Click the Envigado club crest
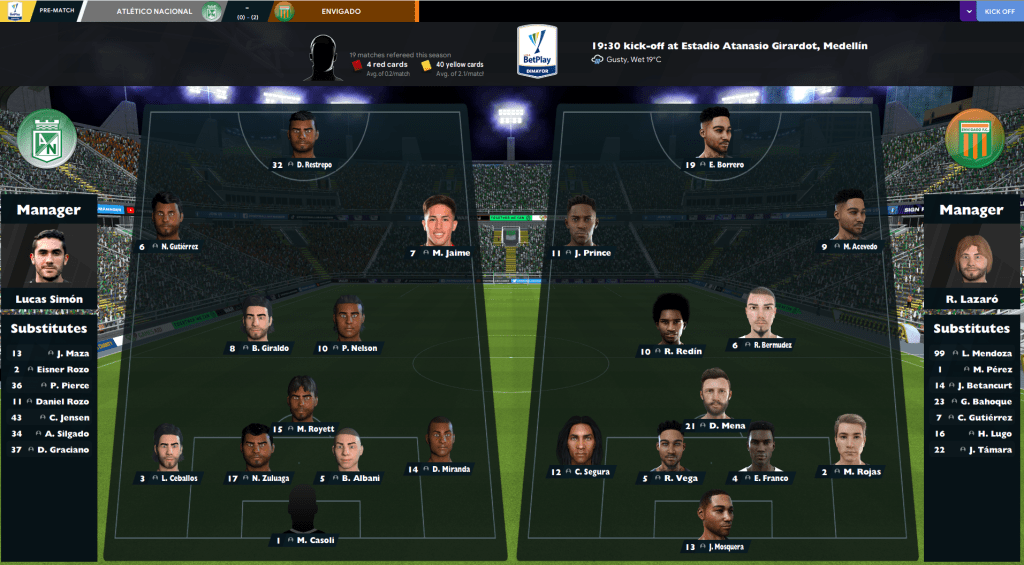The height and width of the screenshot is (565, 1024). click(x=974, y=139)
